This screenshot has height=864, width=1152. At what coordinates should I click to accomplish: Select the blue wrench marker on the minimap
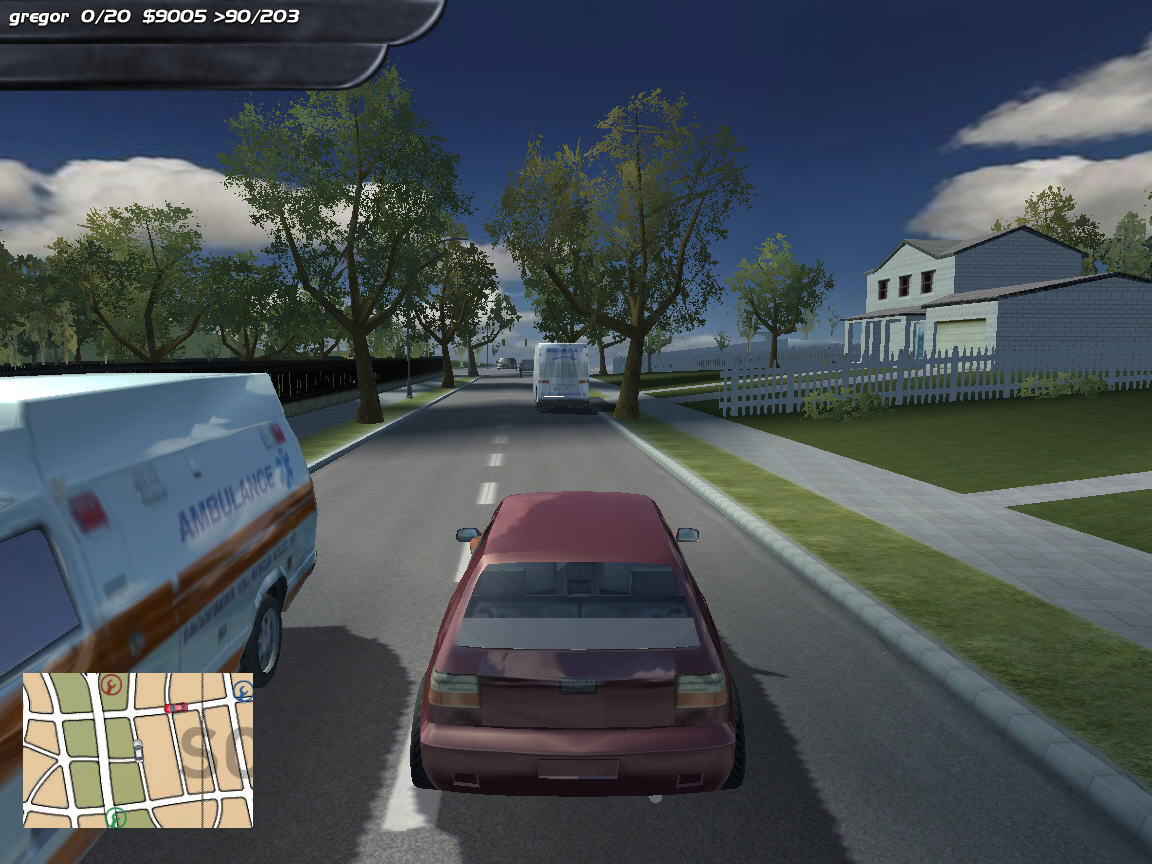(x=243, y=689)
